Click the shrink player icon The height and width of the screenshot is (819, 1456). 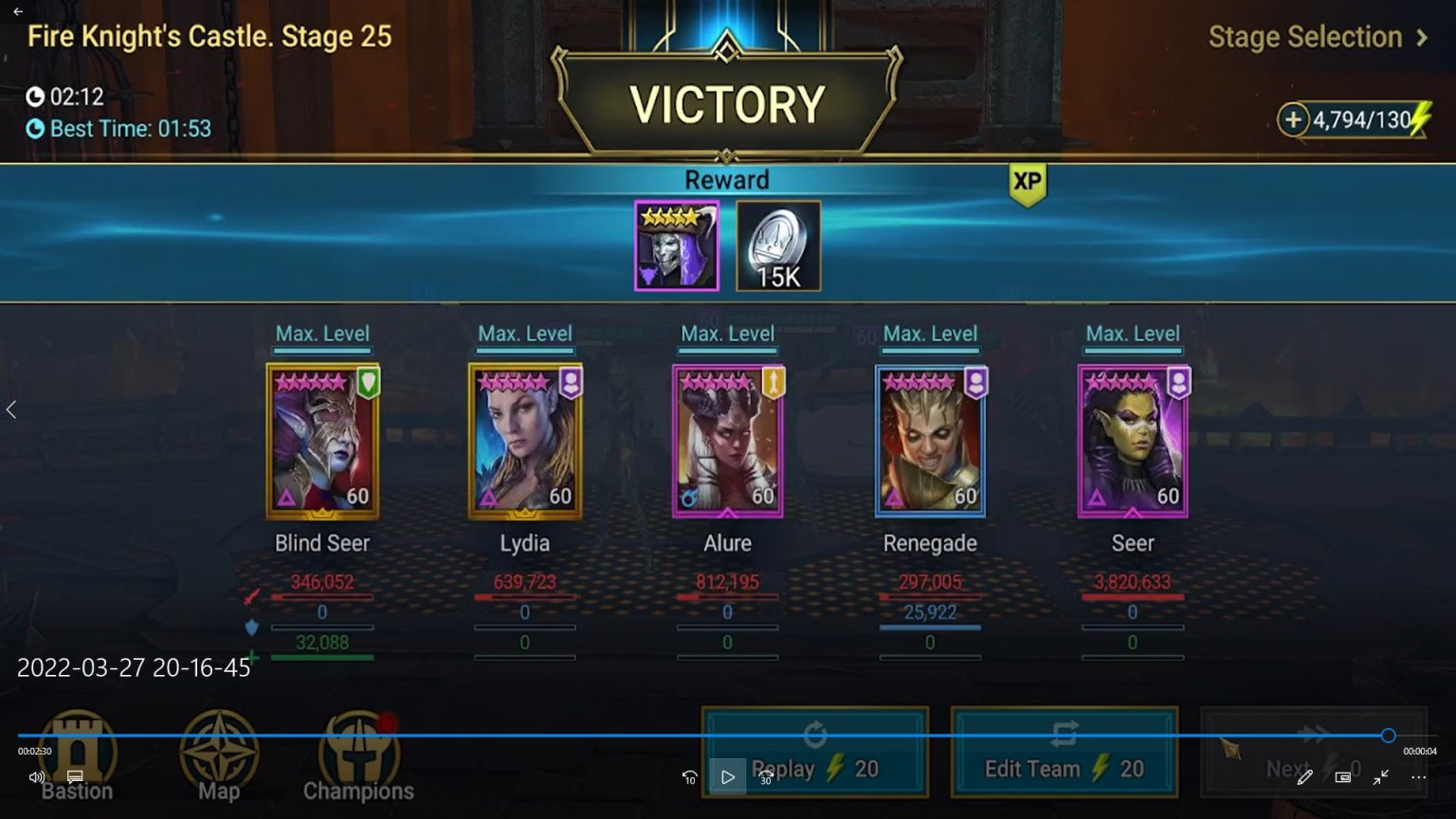point(1380,776)
